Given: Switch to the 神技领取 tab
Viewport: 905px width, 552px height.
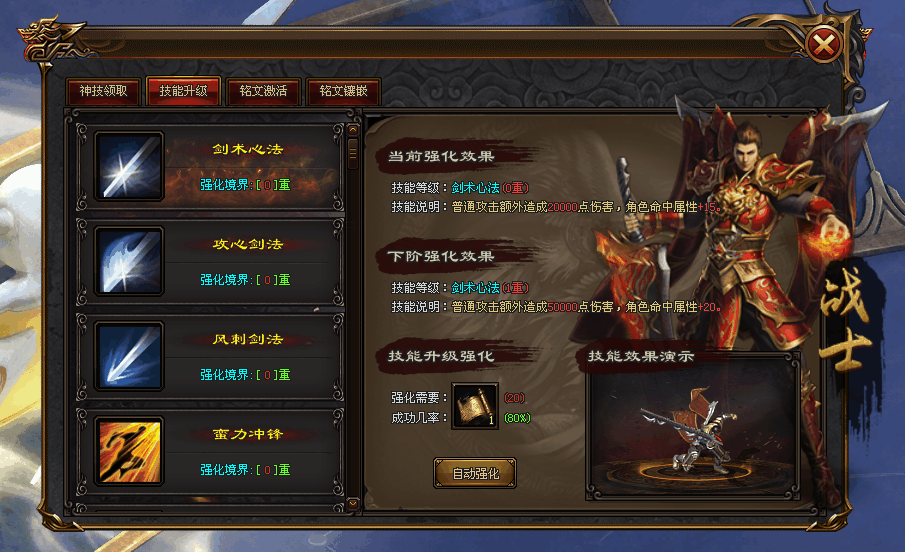Looking at the screenshot, I should click(x=103, y=90).
